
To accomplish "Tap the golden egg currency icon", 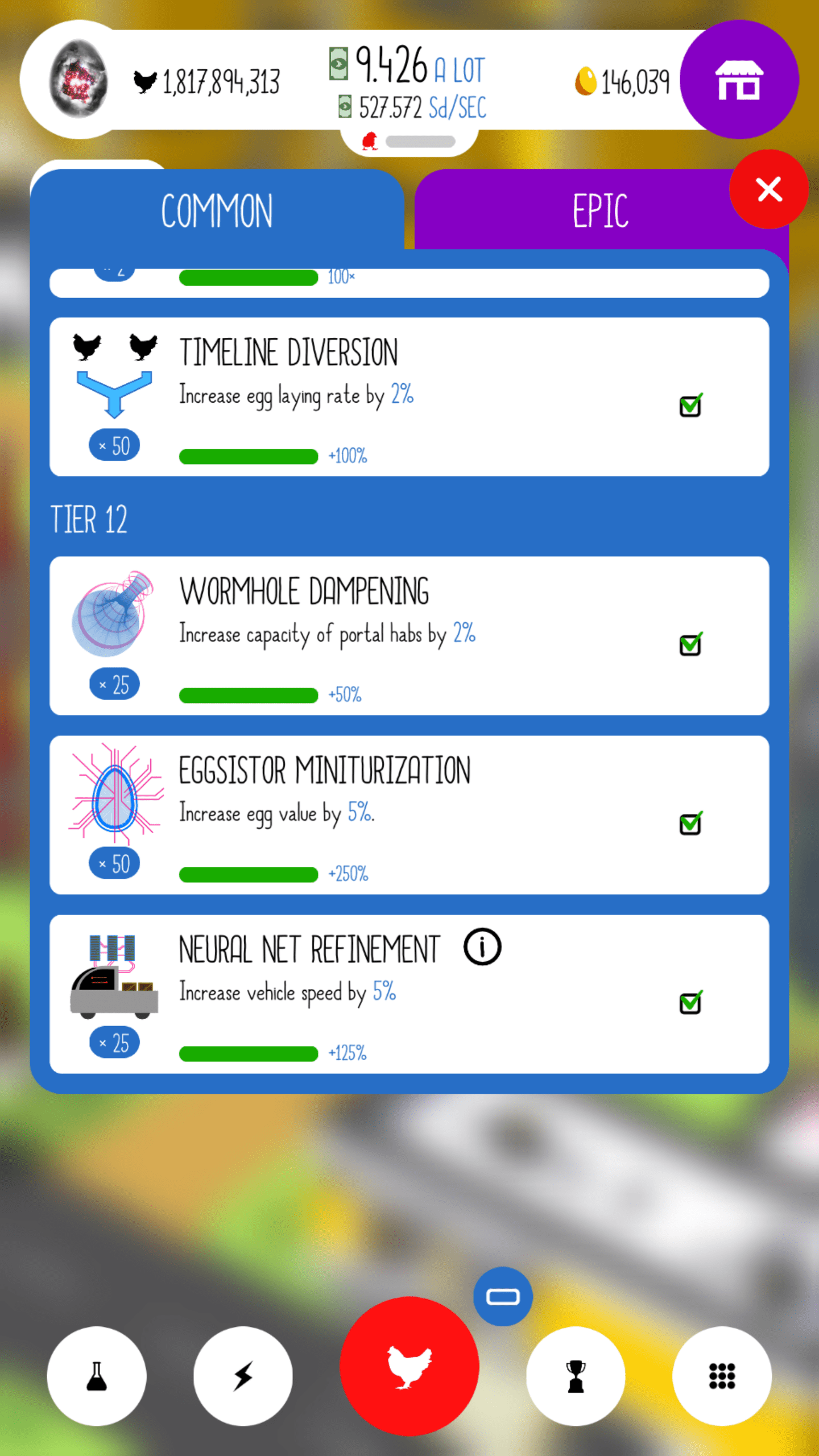I will pos(586,81).
